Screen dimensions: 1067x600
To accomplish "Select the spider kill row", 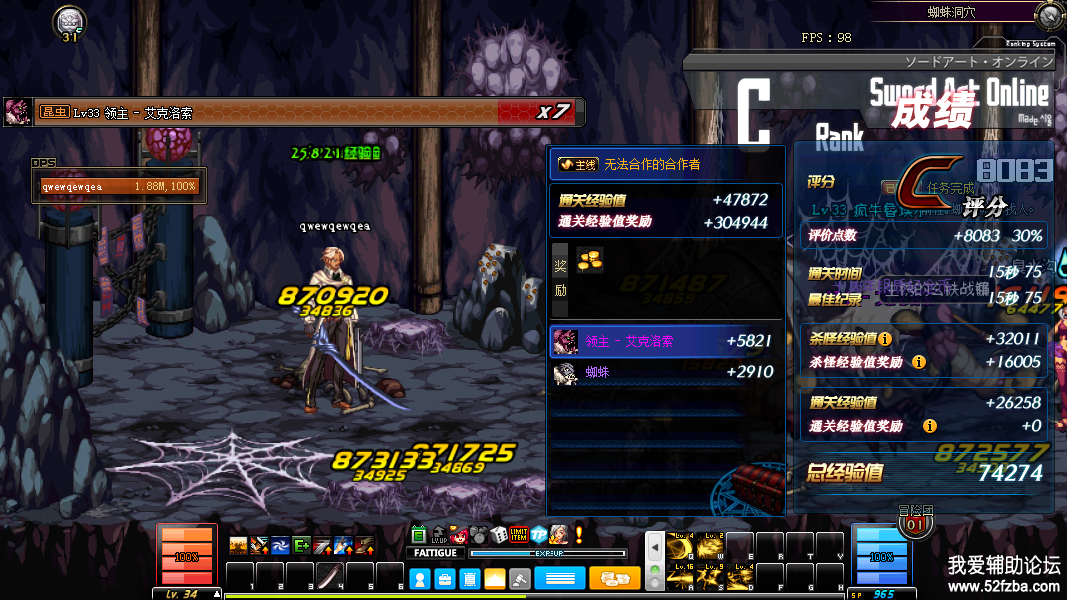I will [665, 372].
